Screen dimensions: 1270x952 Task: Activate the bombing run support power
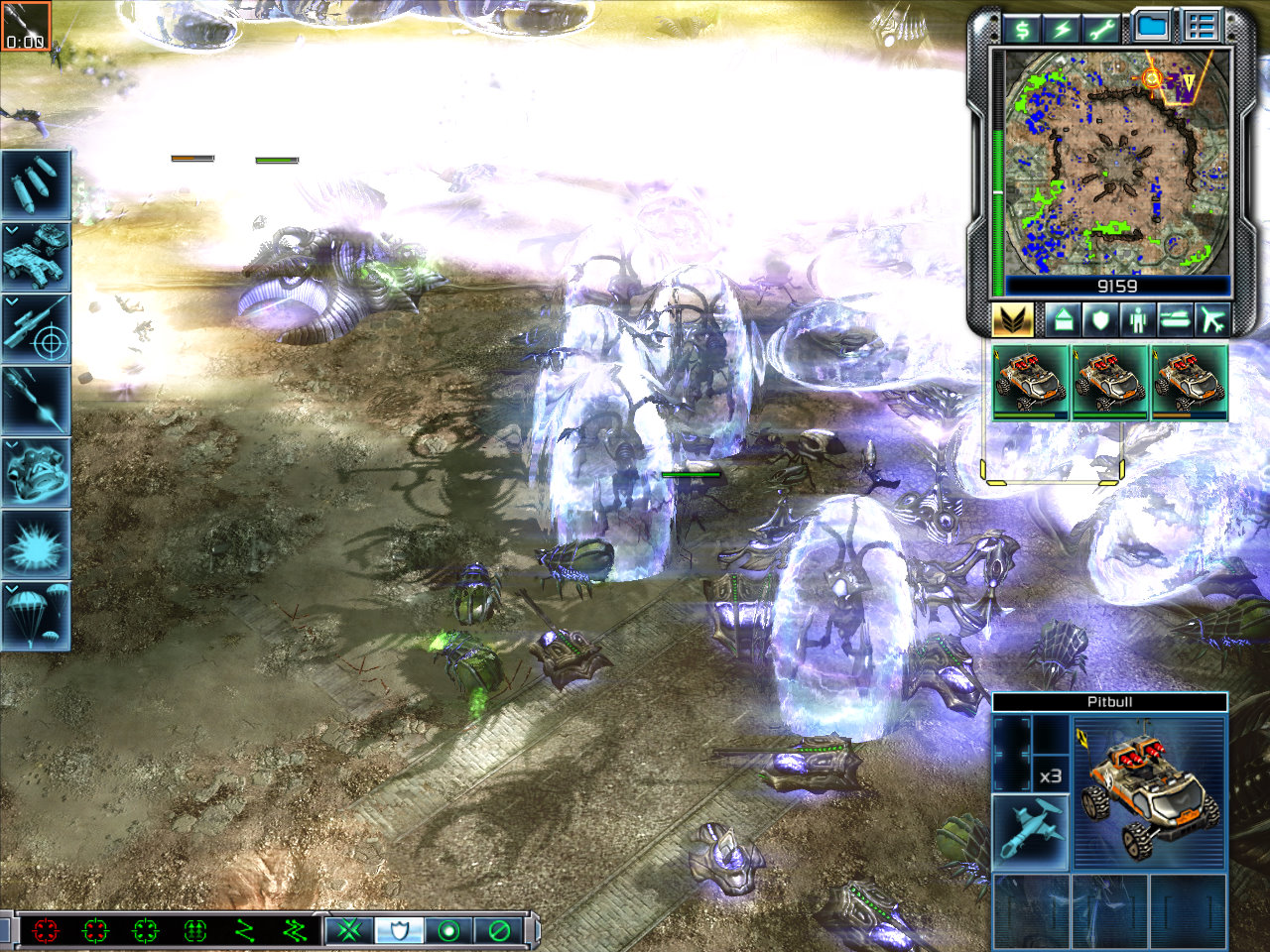(36, 184)
